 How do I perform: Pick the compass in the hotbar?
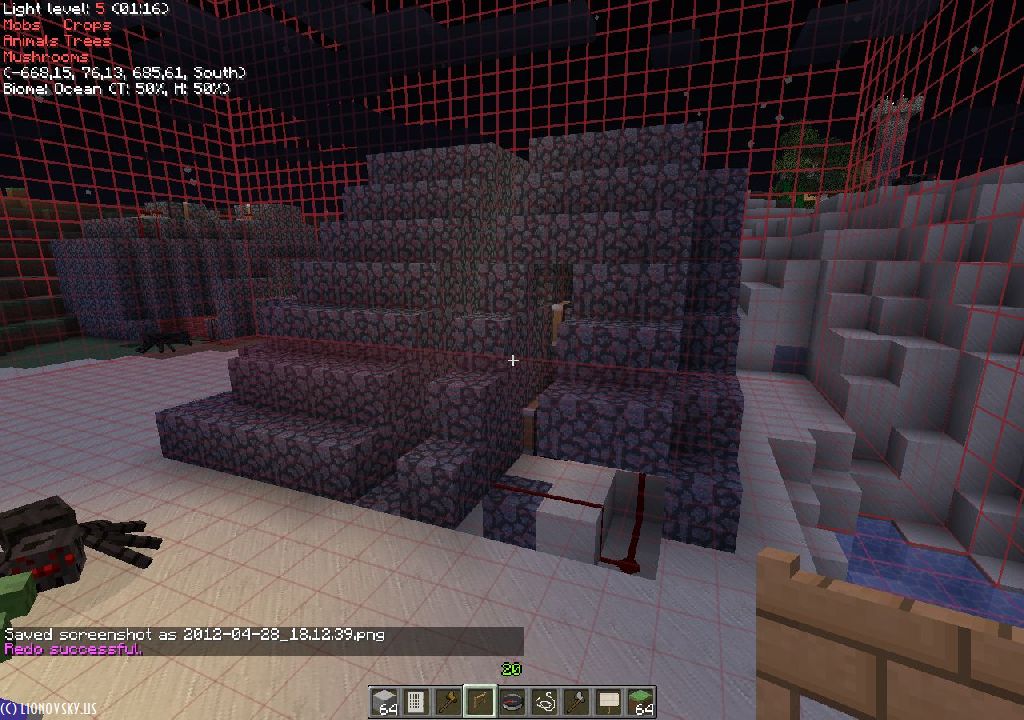[x=513, y=702]
